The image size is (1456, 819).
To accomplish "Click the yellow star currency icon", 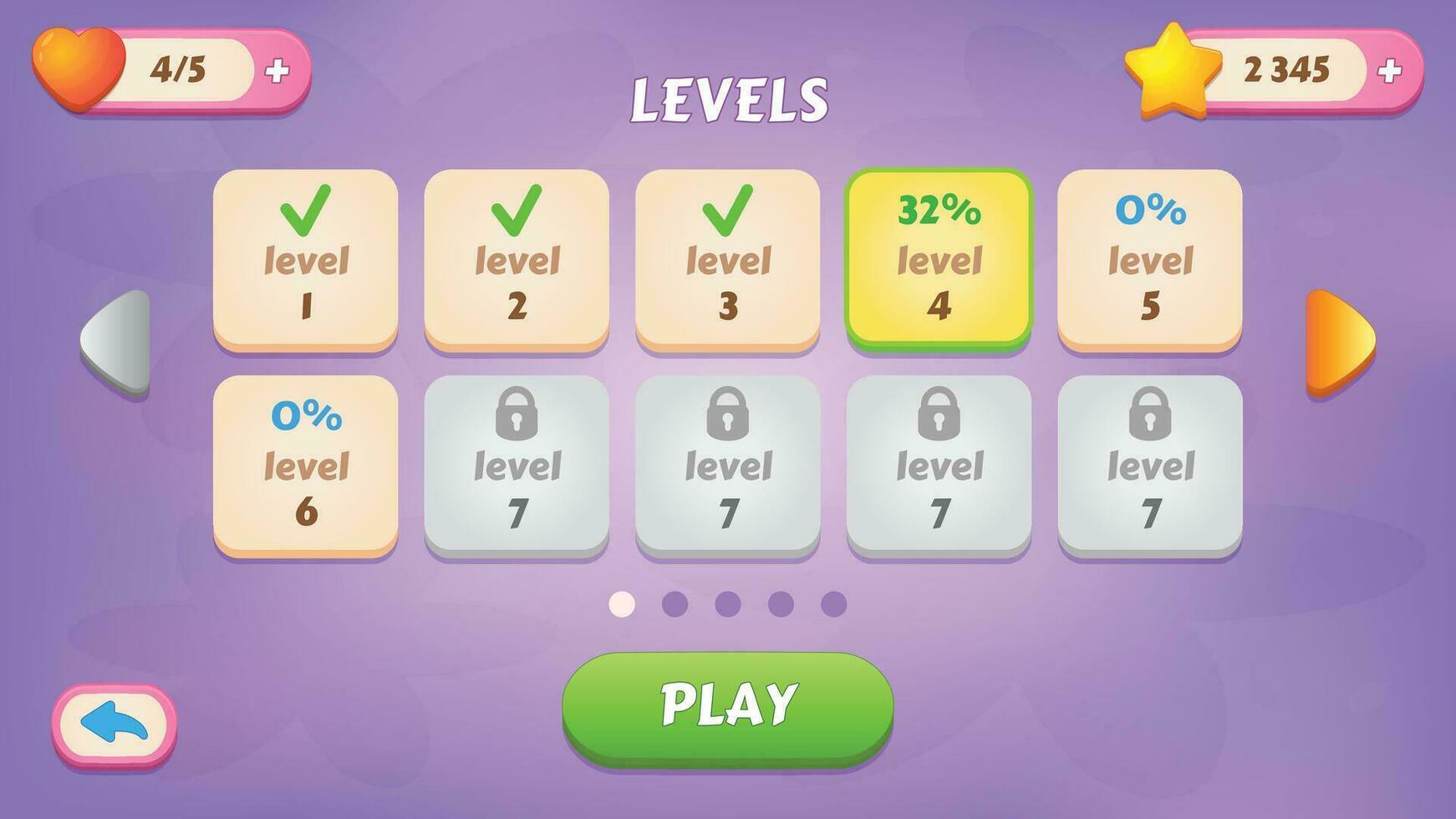I will (1170, 67).
